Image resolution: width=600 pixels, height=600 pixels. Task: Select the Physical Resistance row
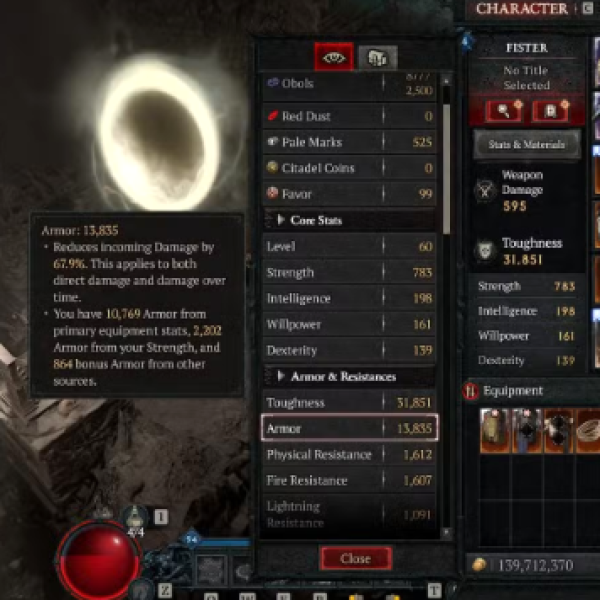tap(349, 454)
